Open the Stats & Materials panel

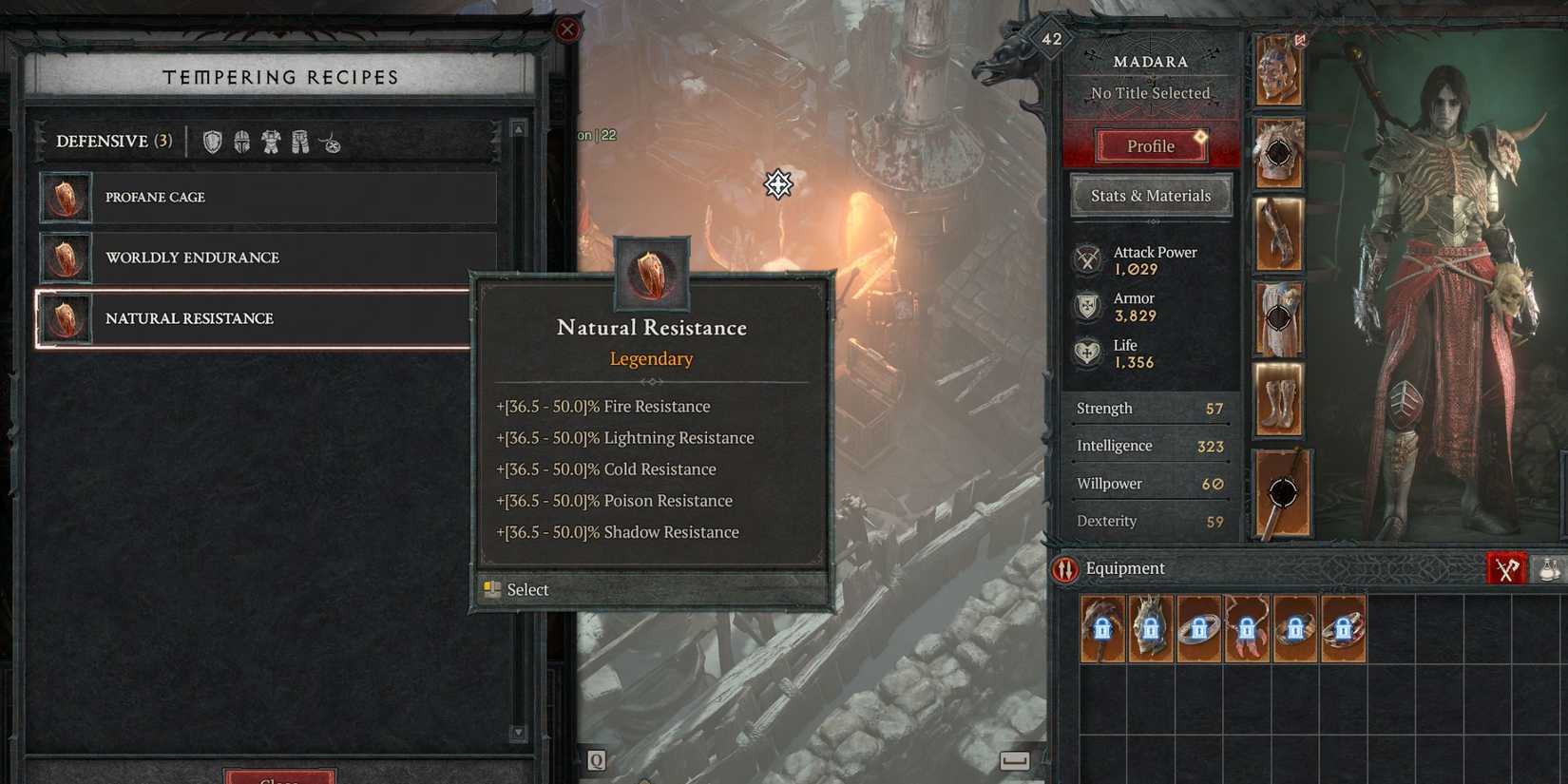click(1151, 195)
